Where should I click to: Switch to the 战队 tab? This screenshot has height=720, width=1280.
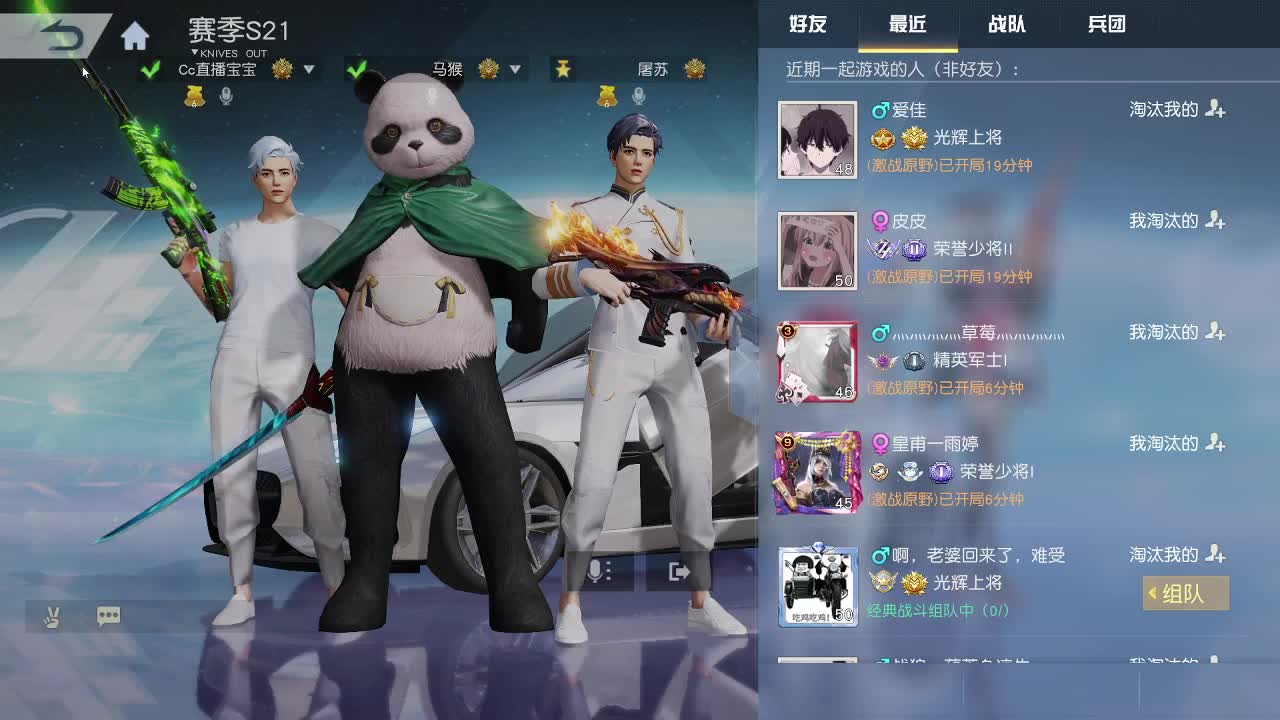point(1007,26)
